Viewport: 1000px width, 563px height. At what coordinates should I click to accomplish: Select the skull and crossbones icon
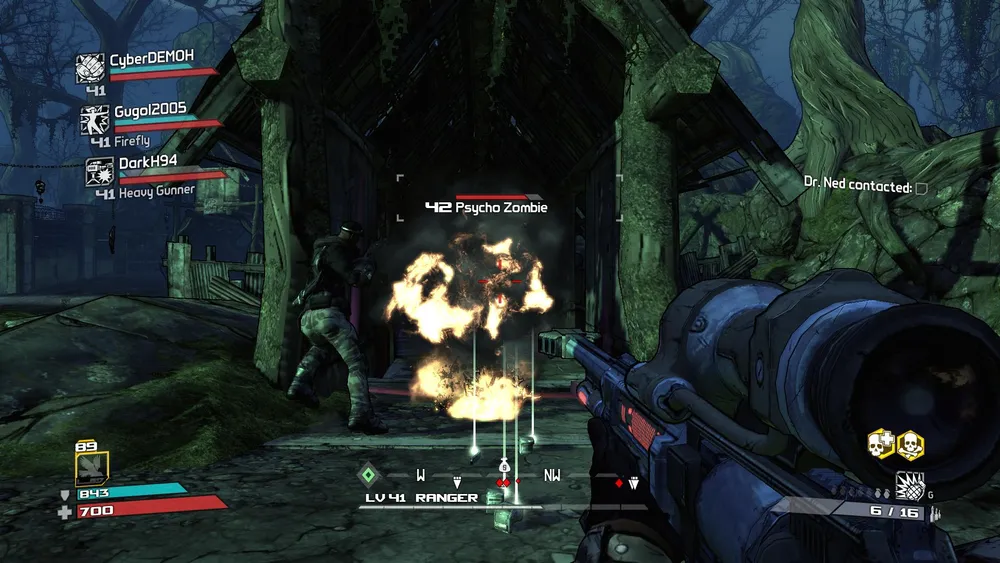(x=910, y=443)
